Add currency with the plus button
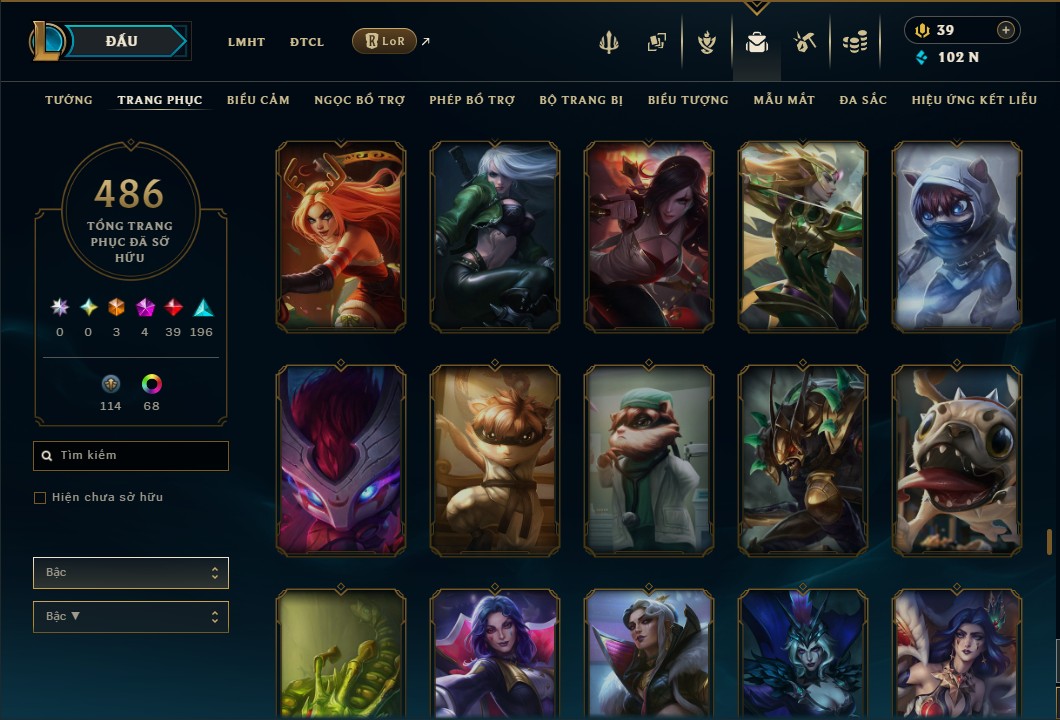The width and height of the screenshot is (1060, 720). [1006, 30]
